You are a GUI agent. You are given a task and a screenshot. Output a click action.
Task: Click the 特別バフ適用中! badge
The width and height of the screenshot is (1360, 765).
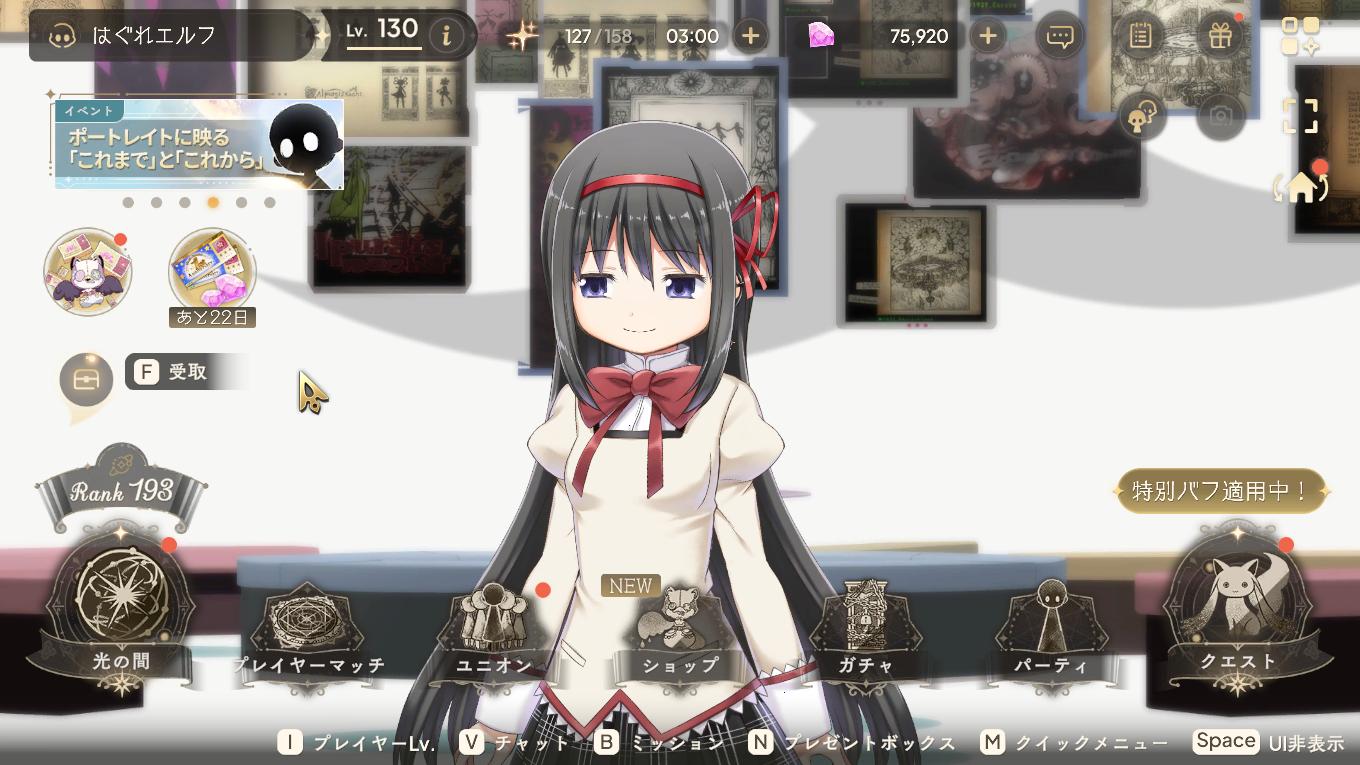[x=1220, y=491]
